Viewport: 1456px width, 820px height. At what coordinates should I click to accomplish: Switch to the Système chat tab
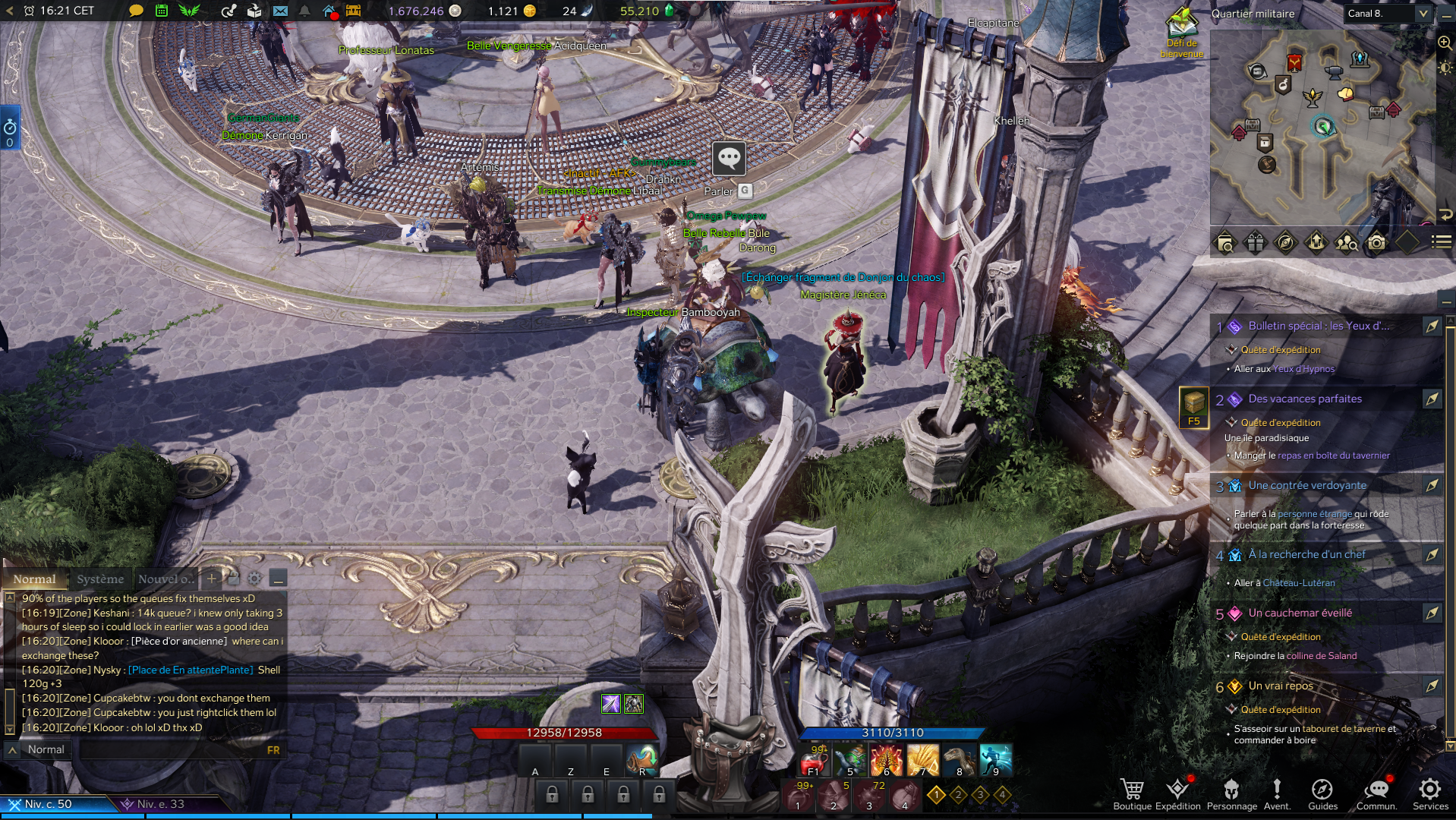click(100, 579)
